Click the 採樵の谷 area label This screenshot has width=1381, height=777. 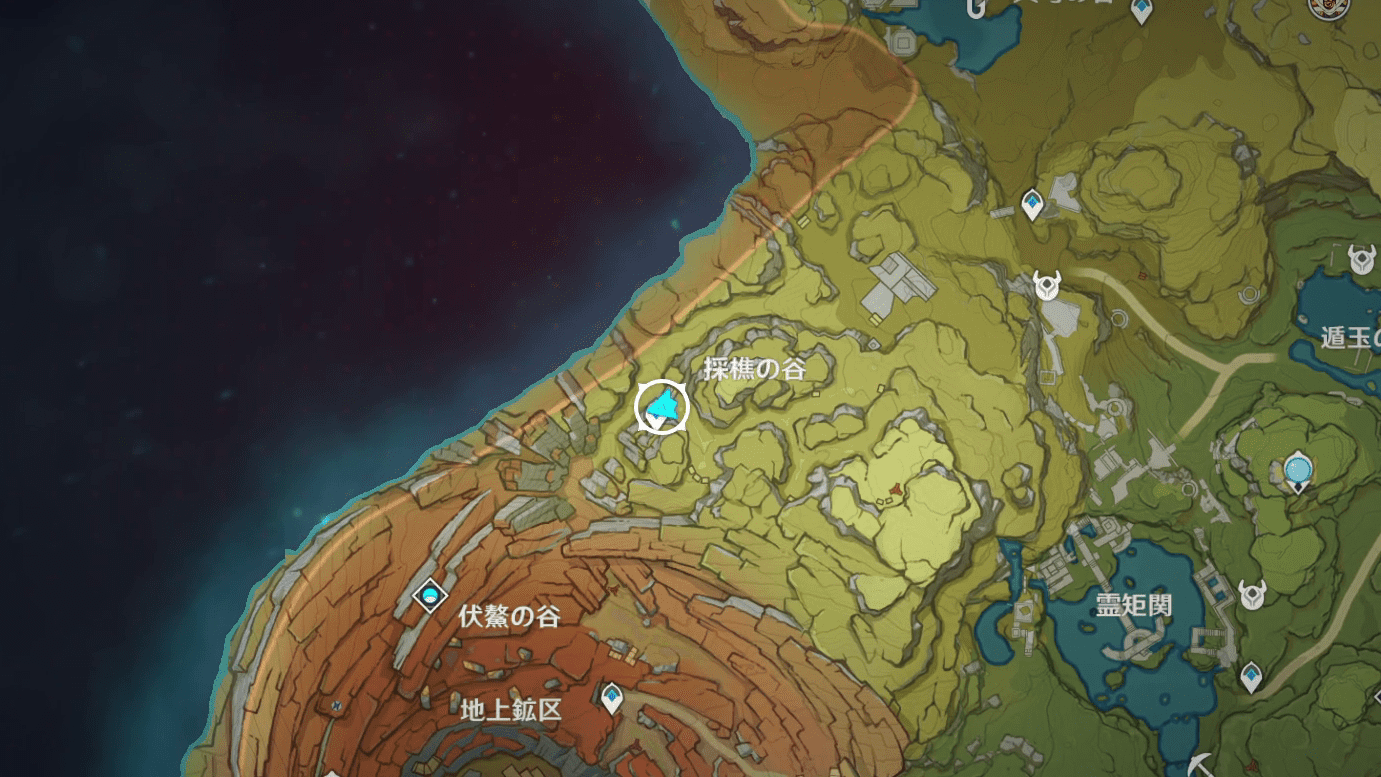click(757, 369)
